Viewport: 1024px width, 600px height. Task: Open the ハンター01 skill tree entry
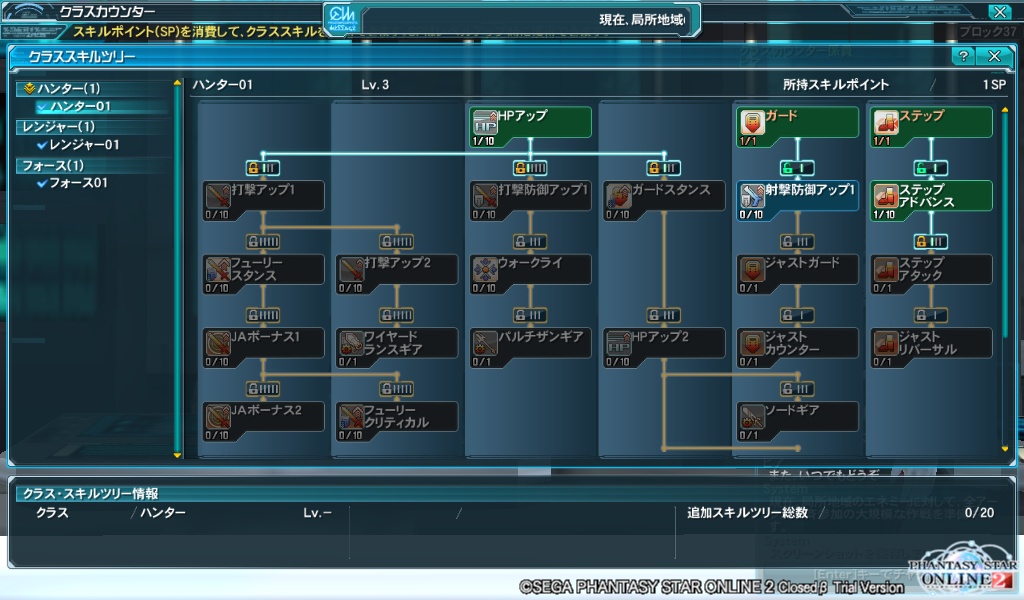pyautogui.click(x=80, y=106)
